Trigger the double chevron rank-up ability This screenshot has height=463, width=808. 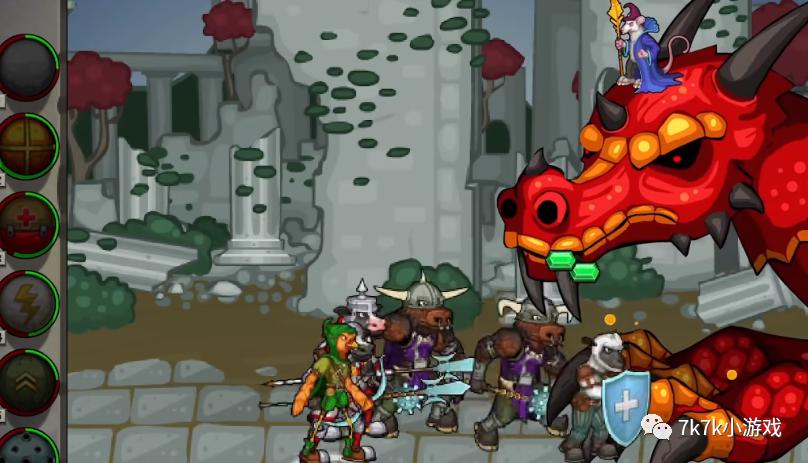[x=27, y=381]
